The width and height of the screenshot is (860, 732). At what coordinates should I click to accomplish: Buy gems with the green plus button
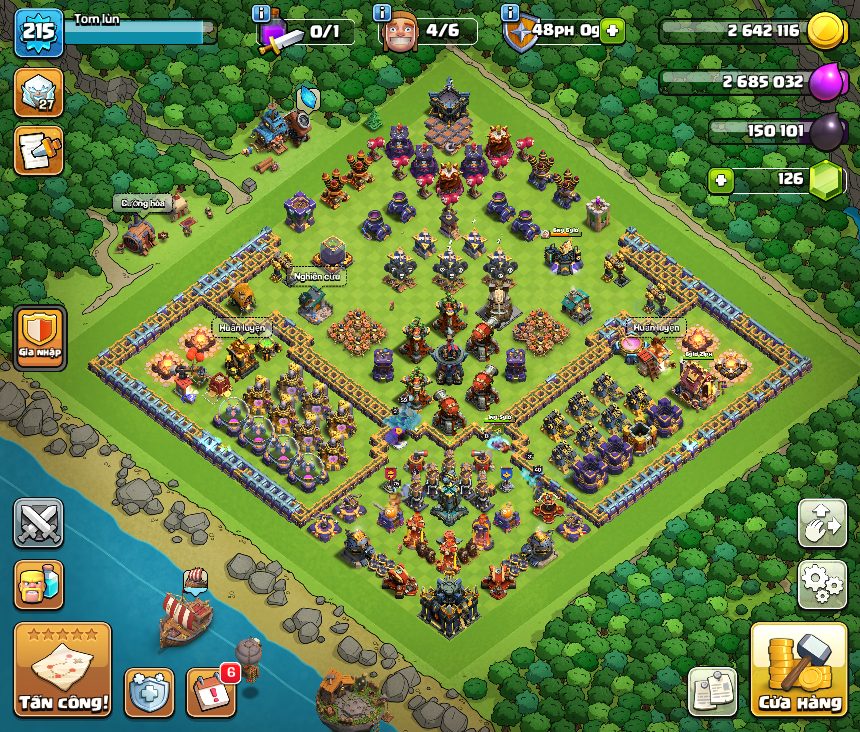tap(720, 180)
